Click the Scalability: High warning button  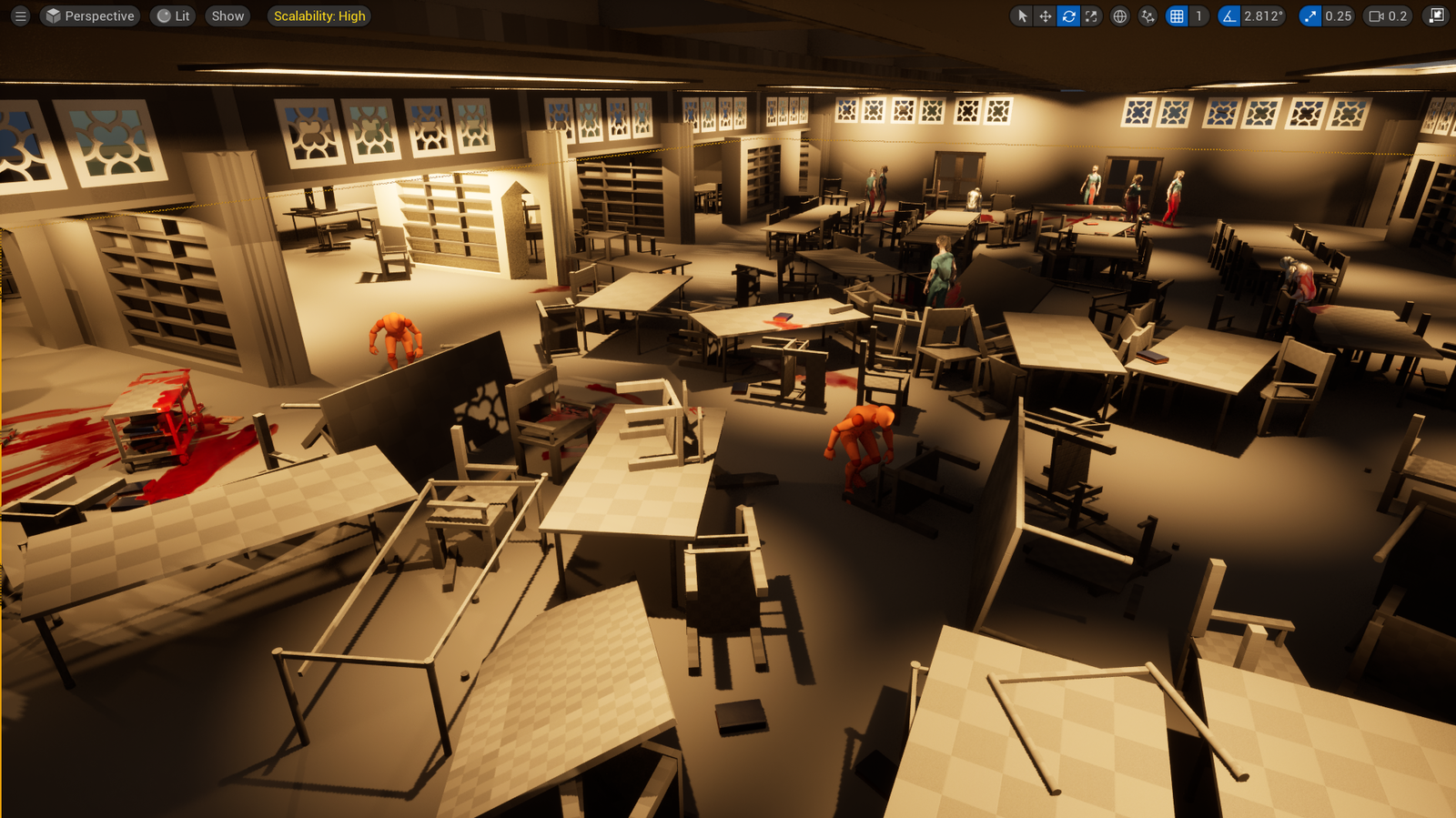(318, 15)
